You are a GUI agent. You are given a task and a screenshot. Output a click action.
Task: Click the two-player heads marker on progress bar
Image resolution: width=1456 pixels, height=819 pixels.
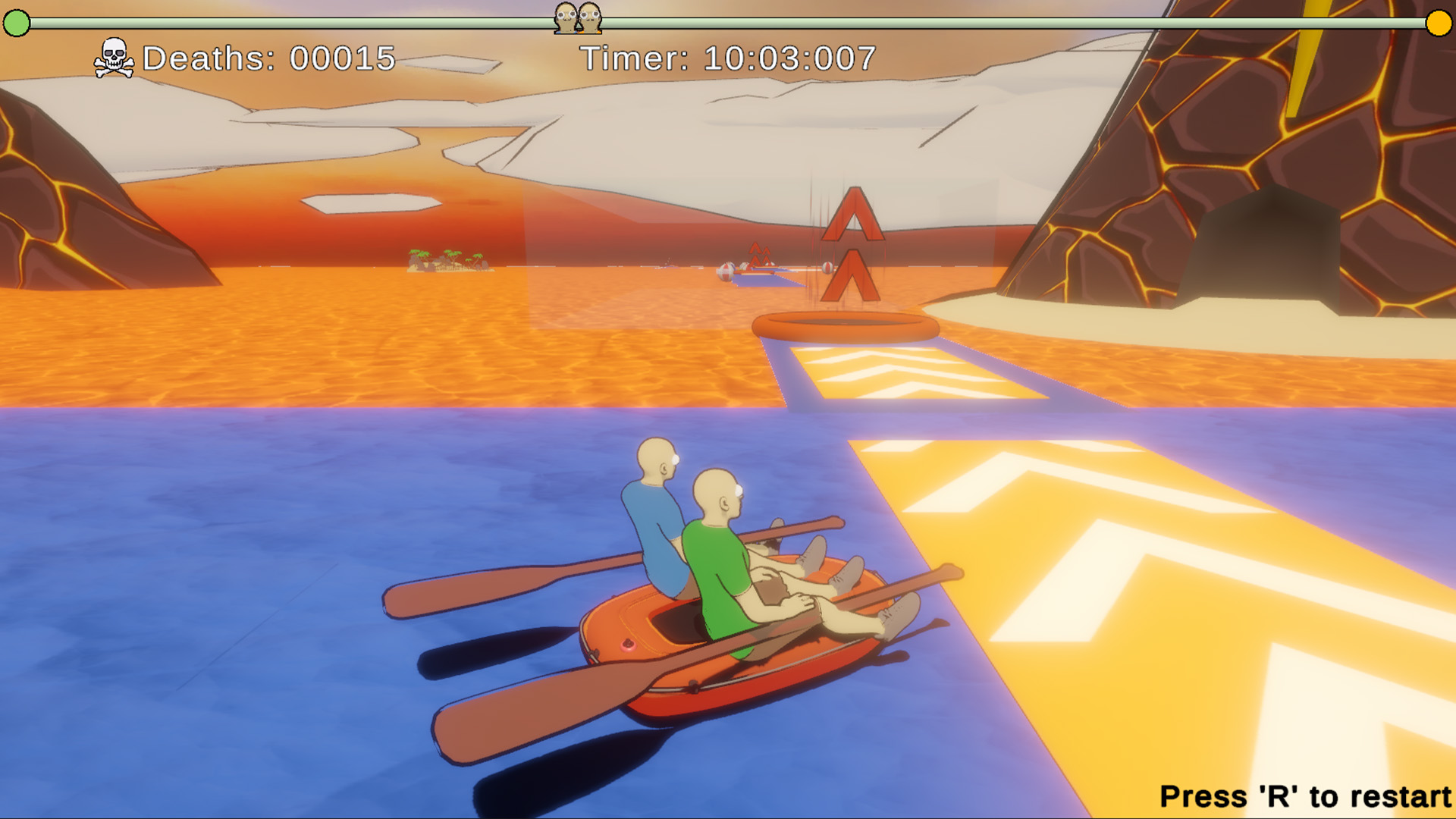point(579,17)
